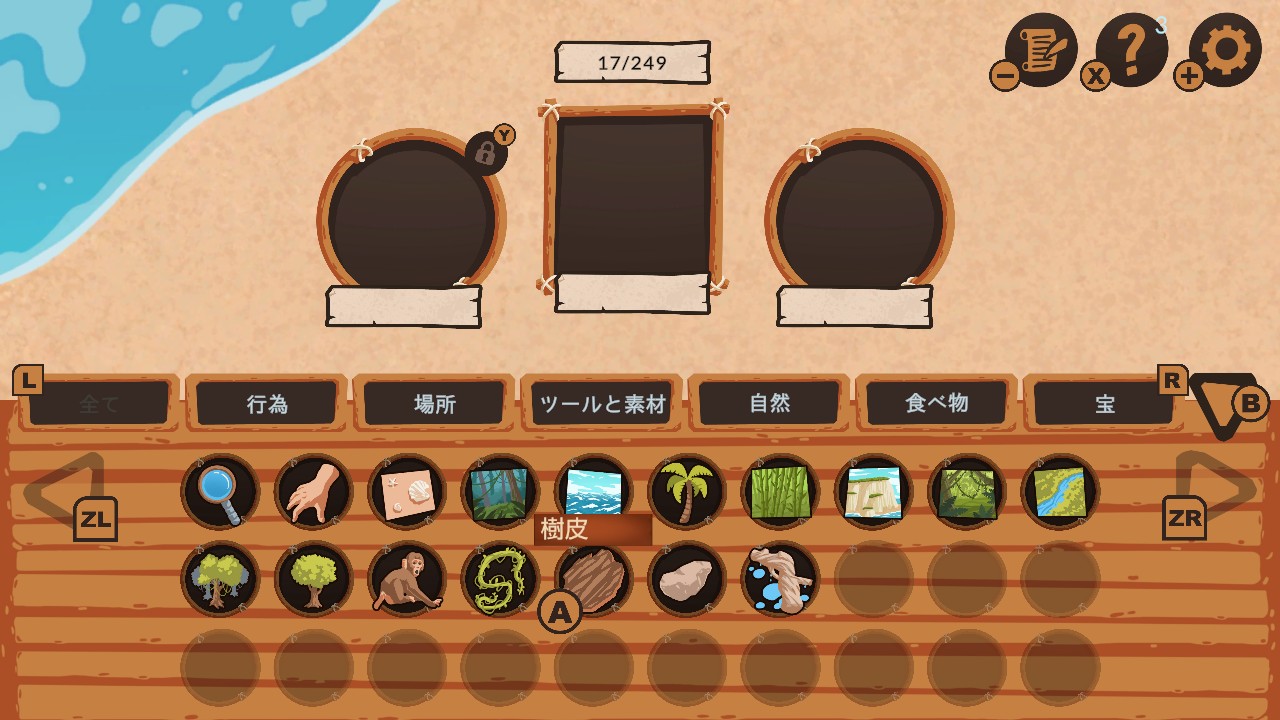Click the 17/249 progress counter
This screenshot has width=1280, height=720.
632,60
